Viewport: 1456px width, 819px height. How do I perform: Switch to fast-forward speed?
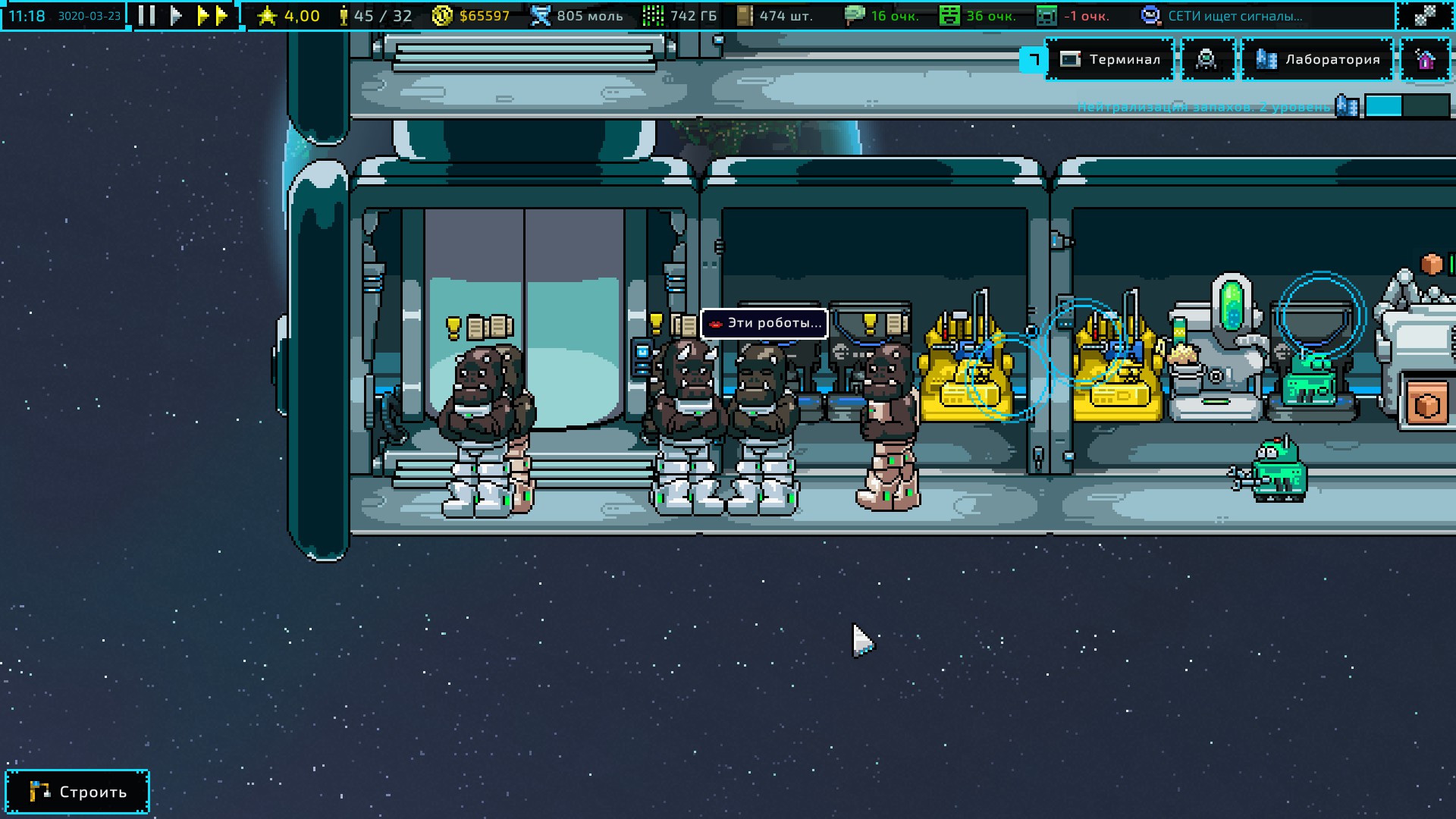212,15
